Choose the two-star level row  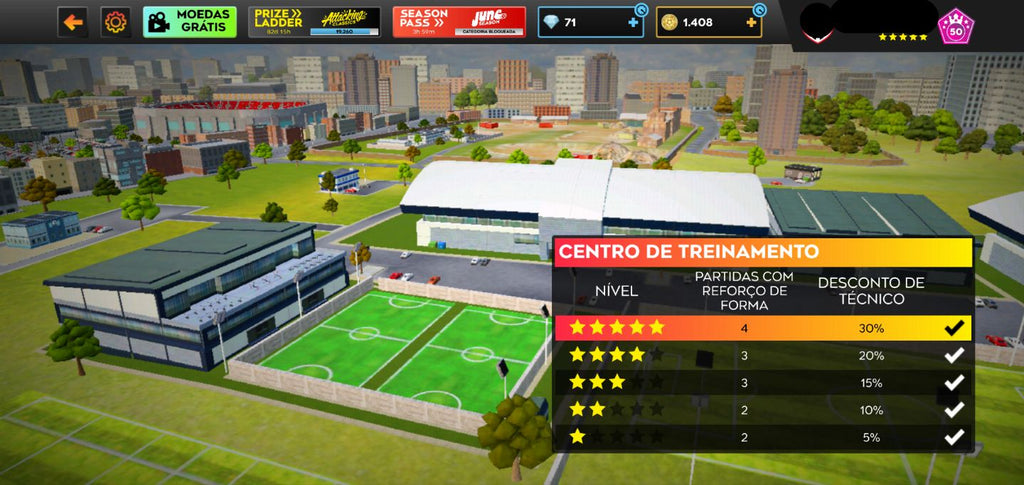(x=762, y=409)
